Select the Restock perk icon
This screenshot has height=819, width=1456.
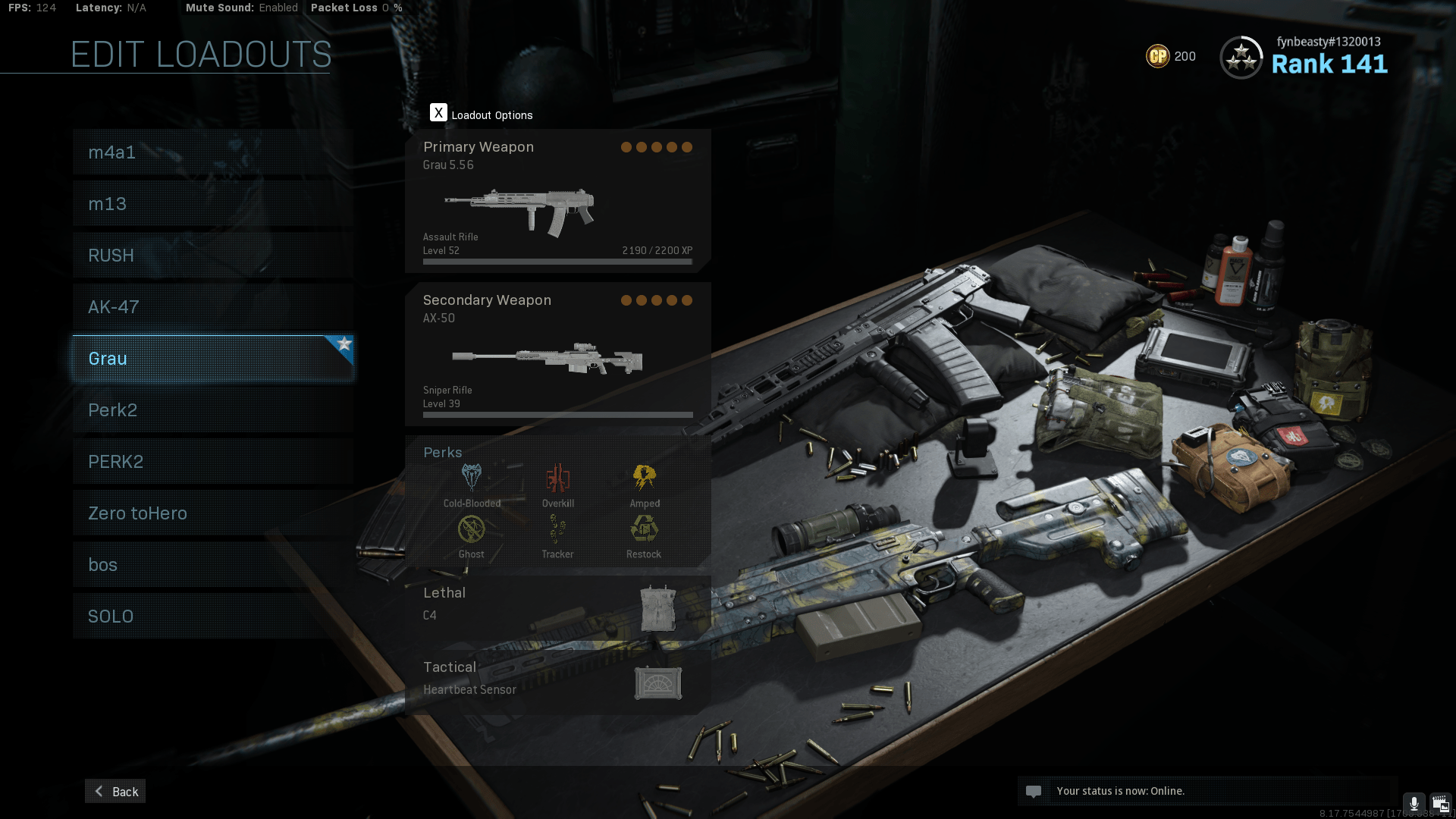pyautogui.click(x=644, y=529)
